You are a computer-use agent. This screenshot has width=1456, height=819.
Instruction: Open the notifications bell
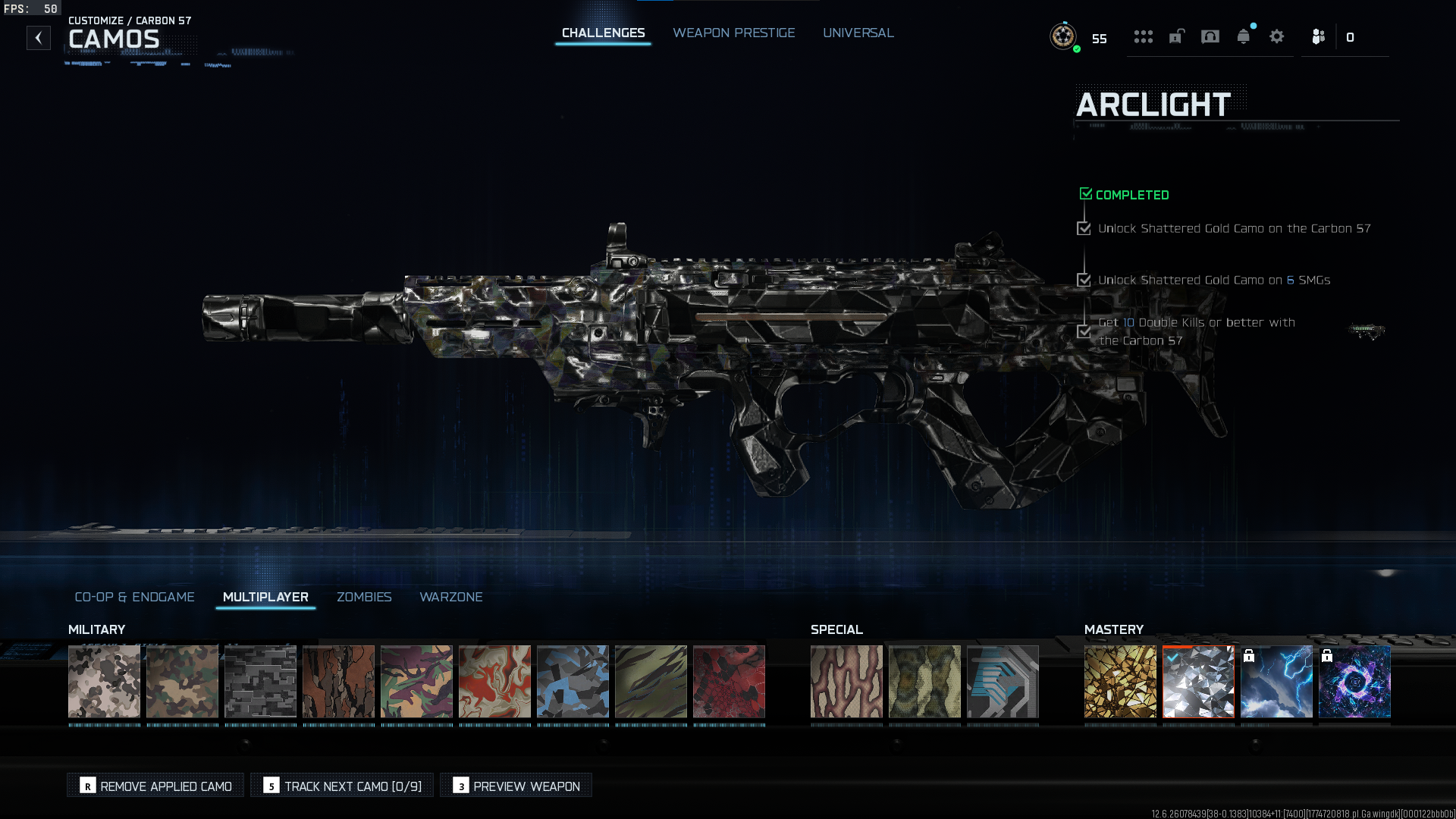[x=1243, y=37]
